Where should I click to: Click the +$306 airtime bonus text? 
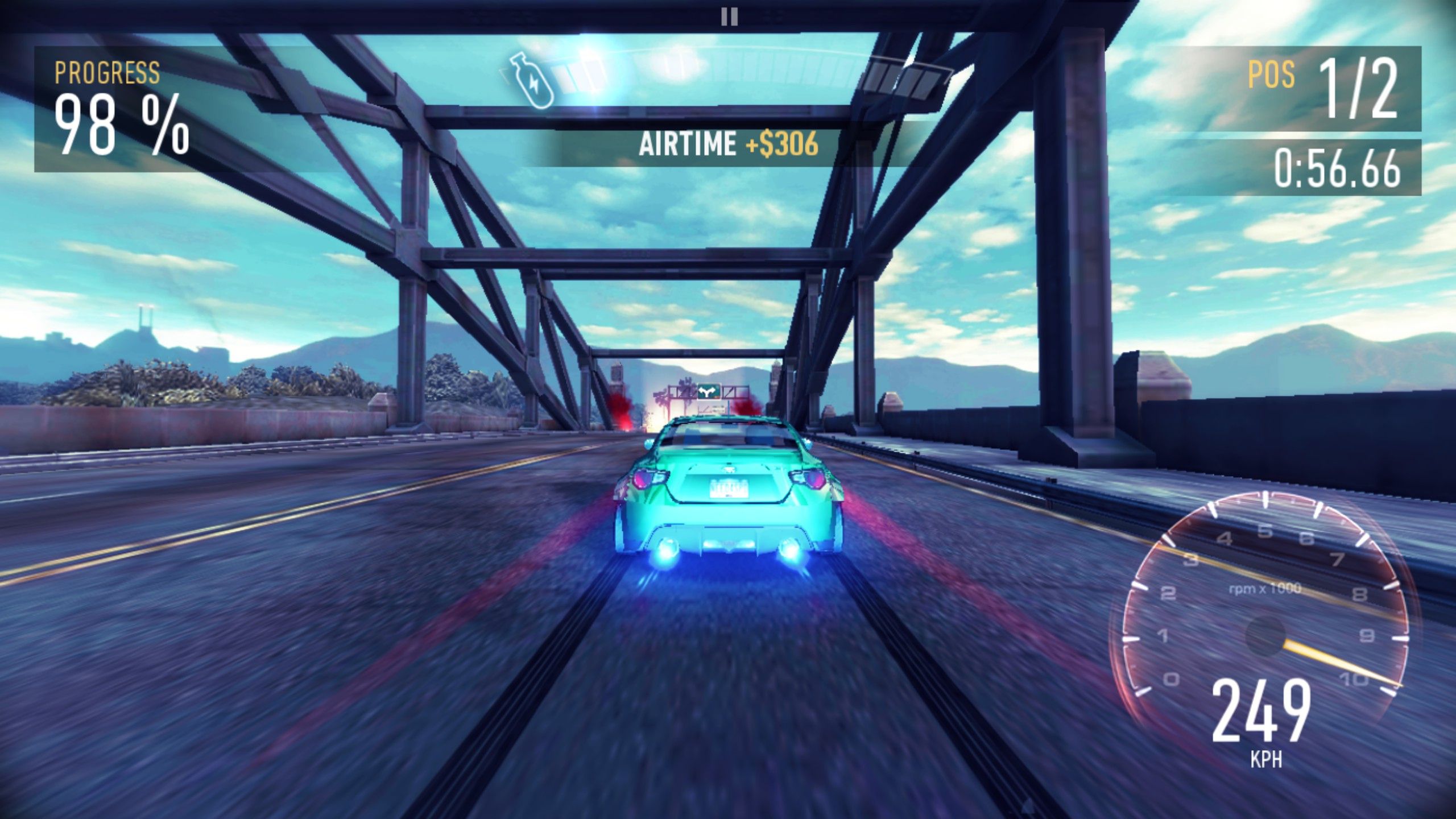782,145
